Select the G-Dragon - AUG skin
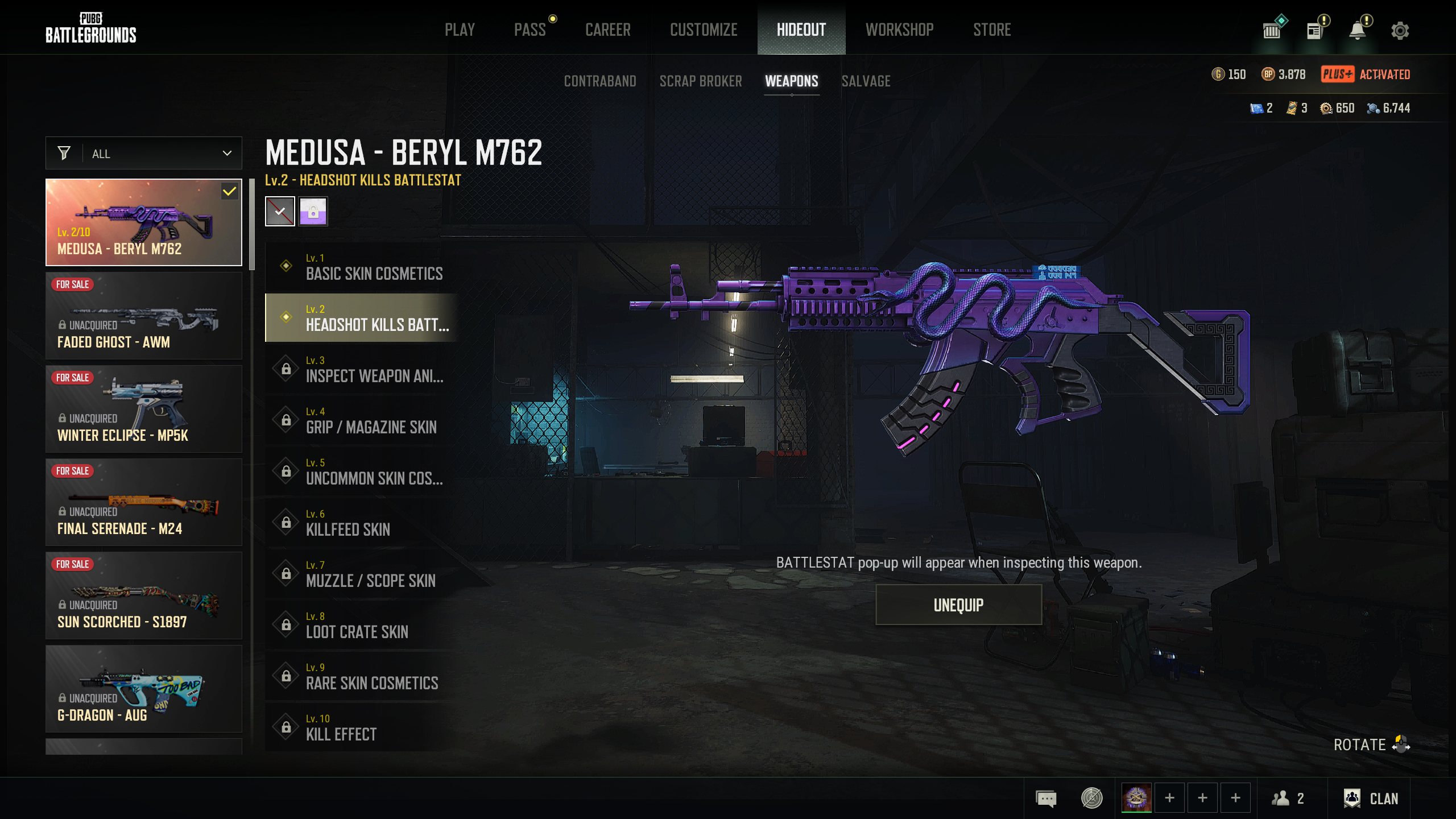The height and width of the screenshot is (819, 1456). coord(144,689)
